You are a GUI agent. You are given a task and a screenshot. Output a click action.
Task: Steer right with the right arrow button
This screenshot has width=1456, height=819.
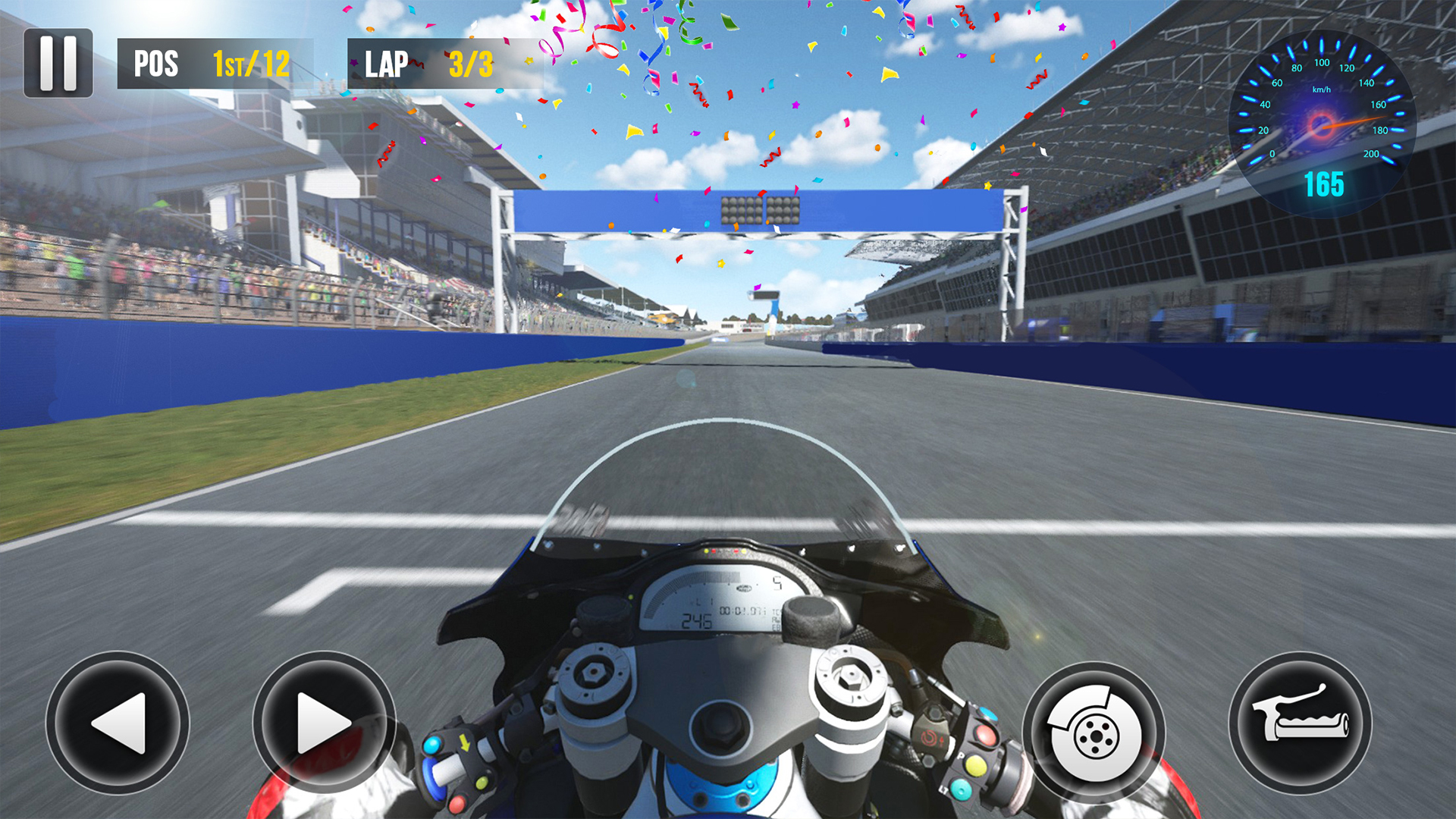click(x=324, y=723)
